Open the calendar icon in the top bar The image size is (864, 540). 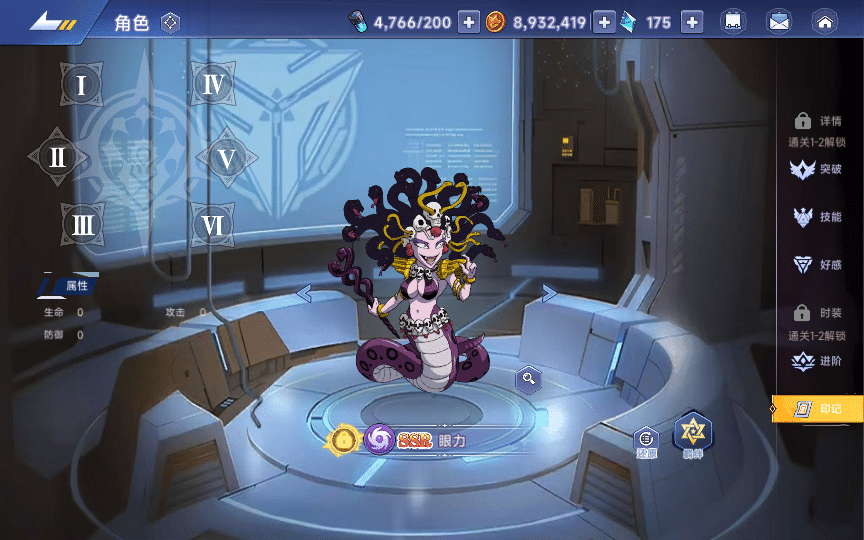(x=733, y=22)
